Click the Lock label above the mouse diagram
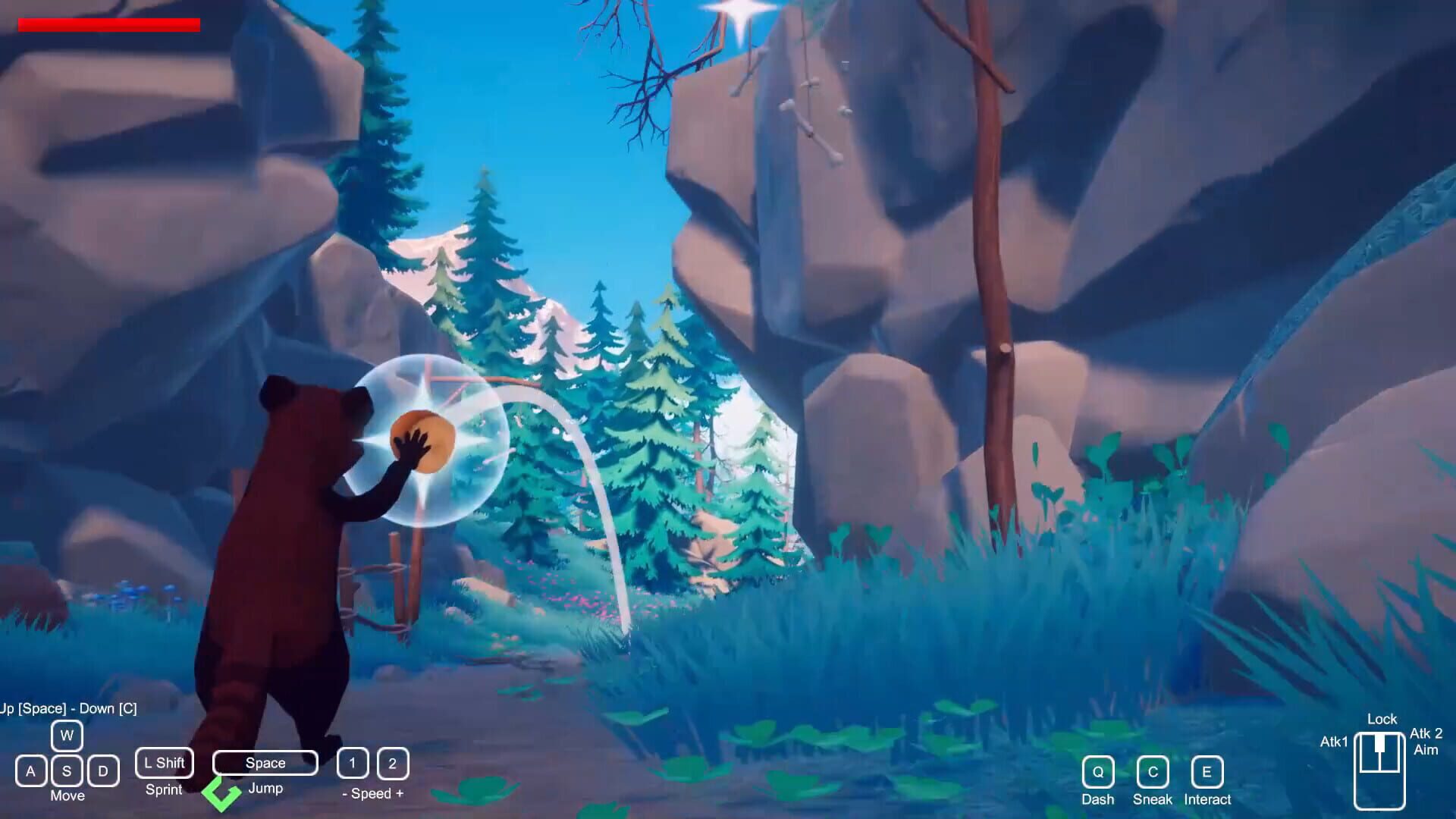 1382,719
